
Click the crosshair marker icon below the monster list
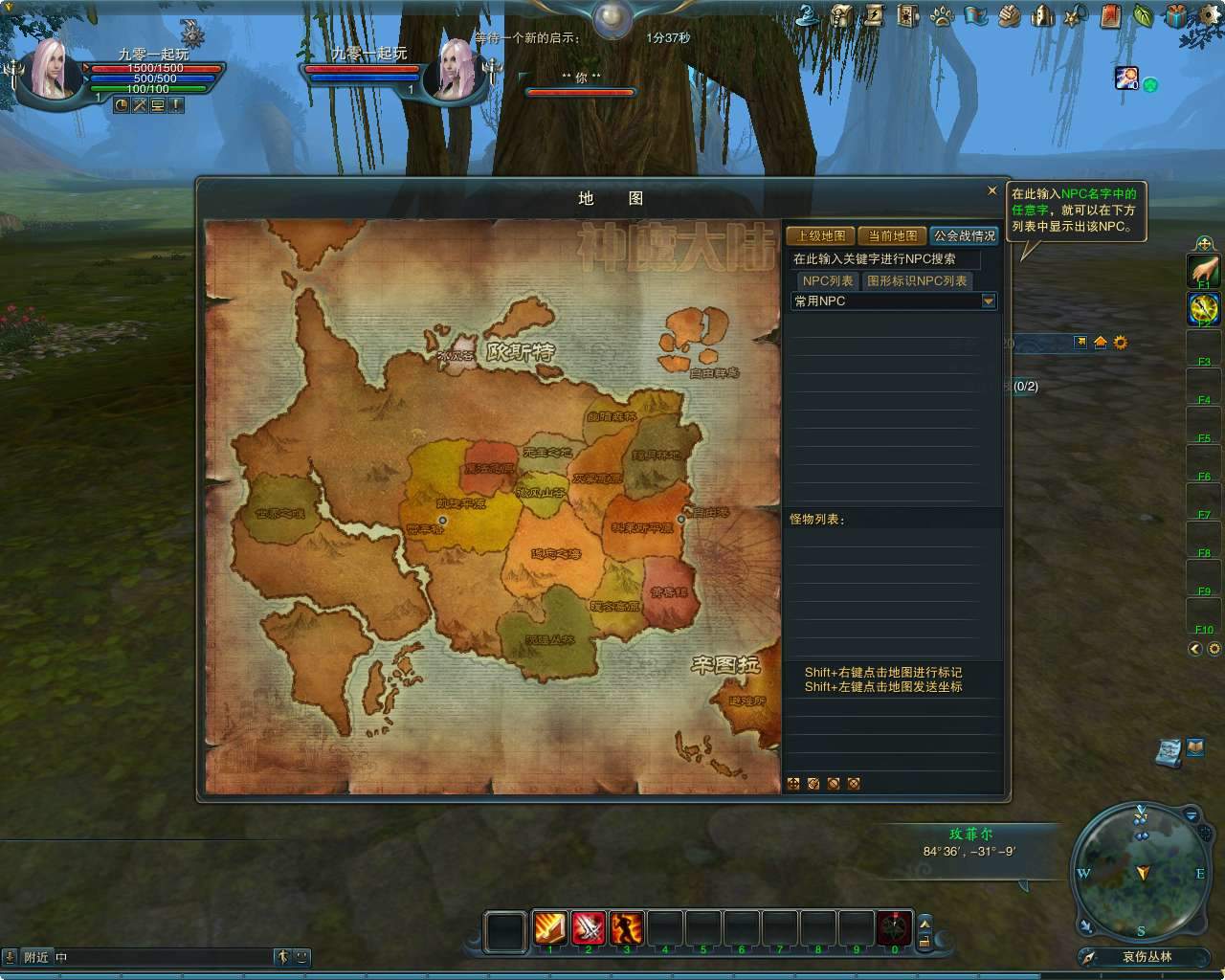[792, 783]
